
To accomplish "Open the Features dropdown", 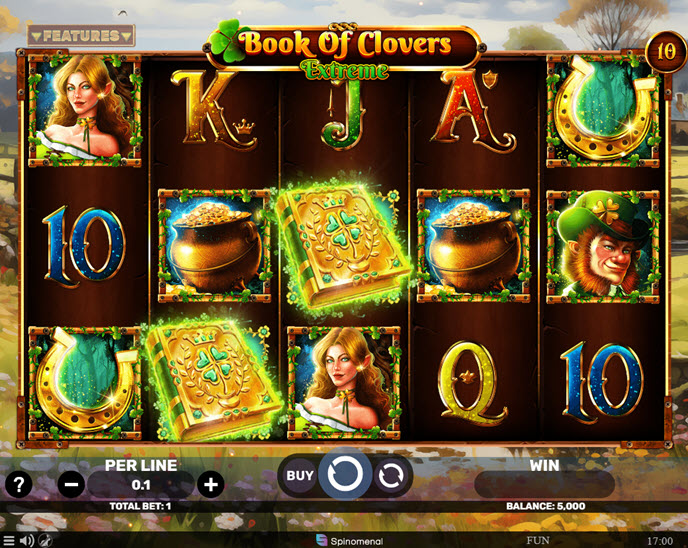I will [81, 36].
